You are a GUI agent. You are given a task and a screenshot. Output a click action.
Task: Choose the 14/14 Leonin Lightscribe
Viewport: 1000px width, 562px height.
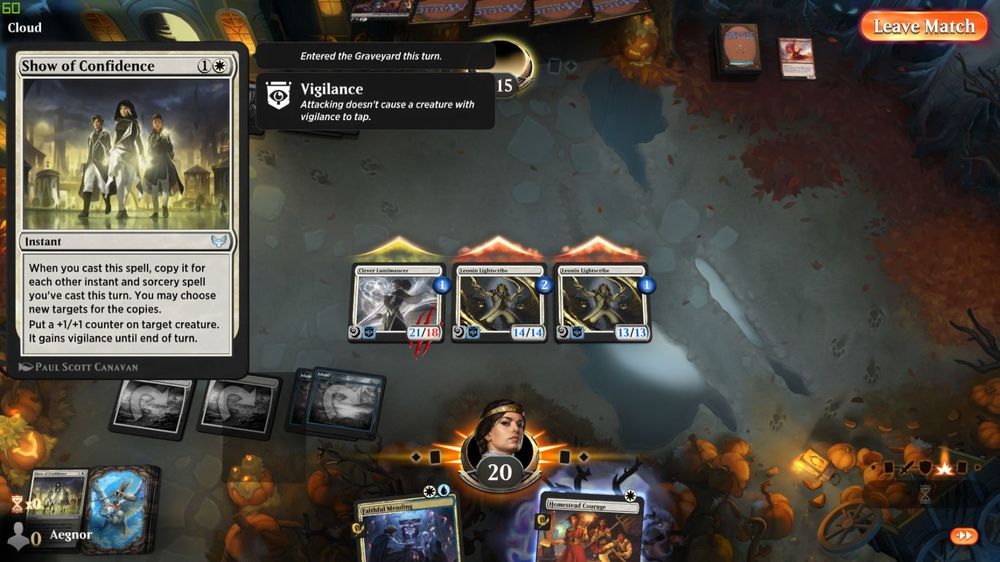(x=500, y=302)
